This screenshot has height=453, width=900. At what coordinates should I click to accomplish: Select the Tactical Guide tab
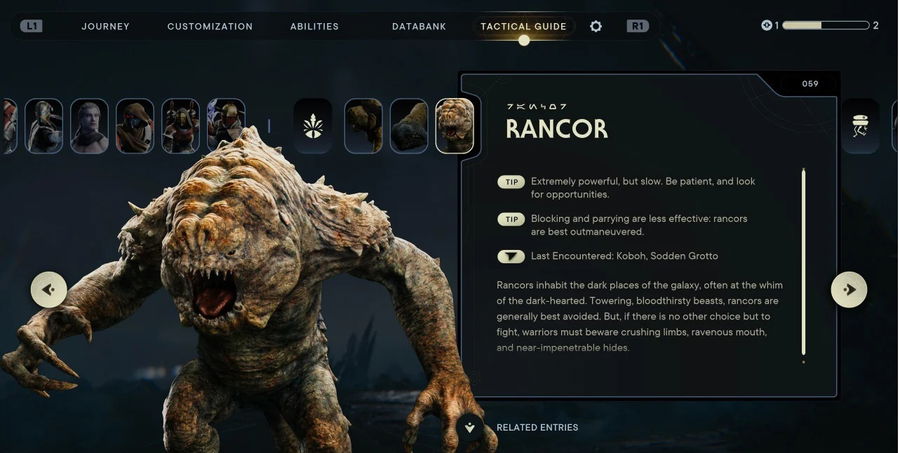point(523,26)
